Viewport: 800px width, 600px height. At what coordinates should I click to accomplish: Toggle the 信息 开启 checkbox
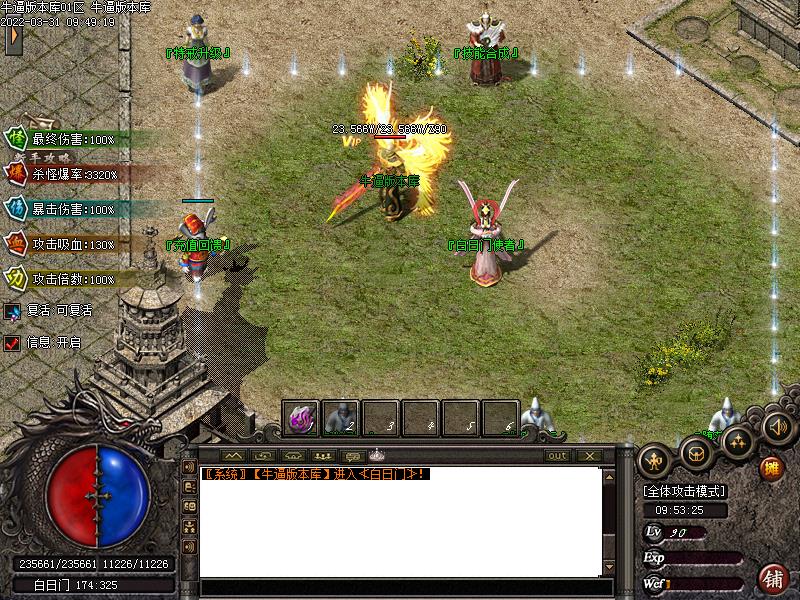[x=12, y=342]
